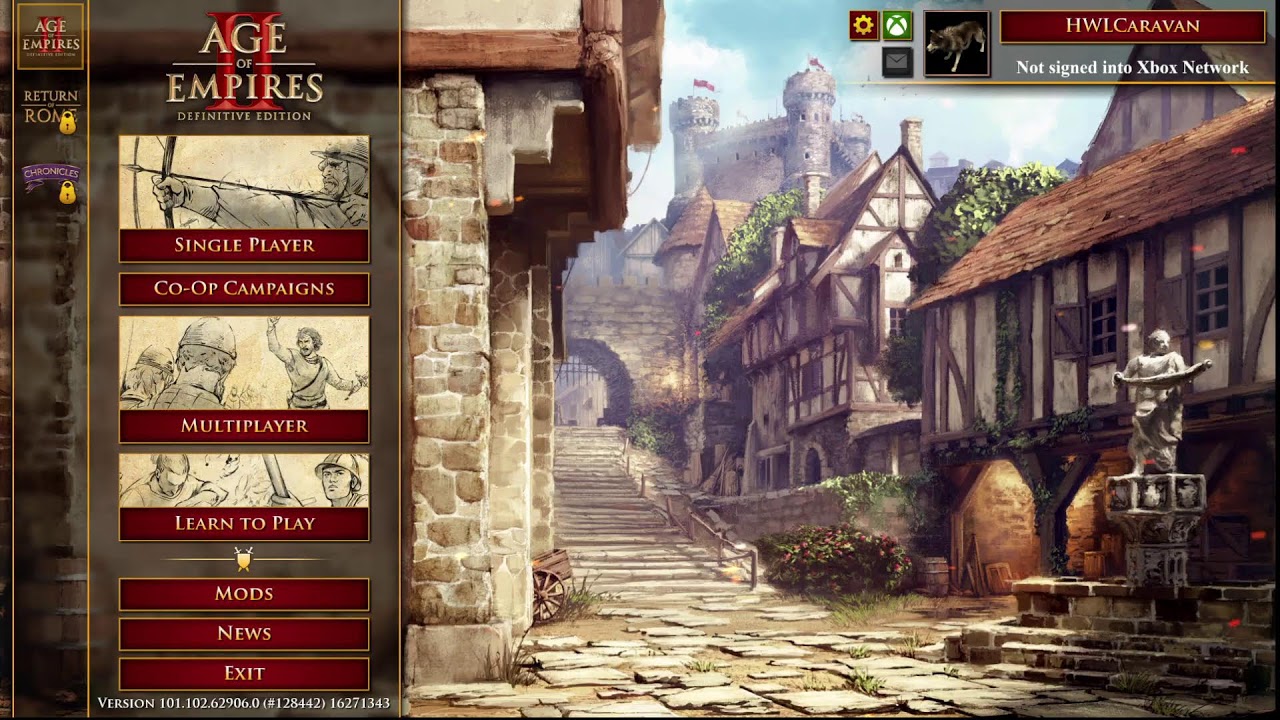Exit the game
The height and width of the screenshot is (720, 1280).
[x=244, y=673]
